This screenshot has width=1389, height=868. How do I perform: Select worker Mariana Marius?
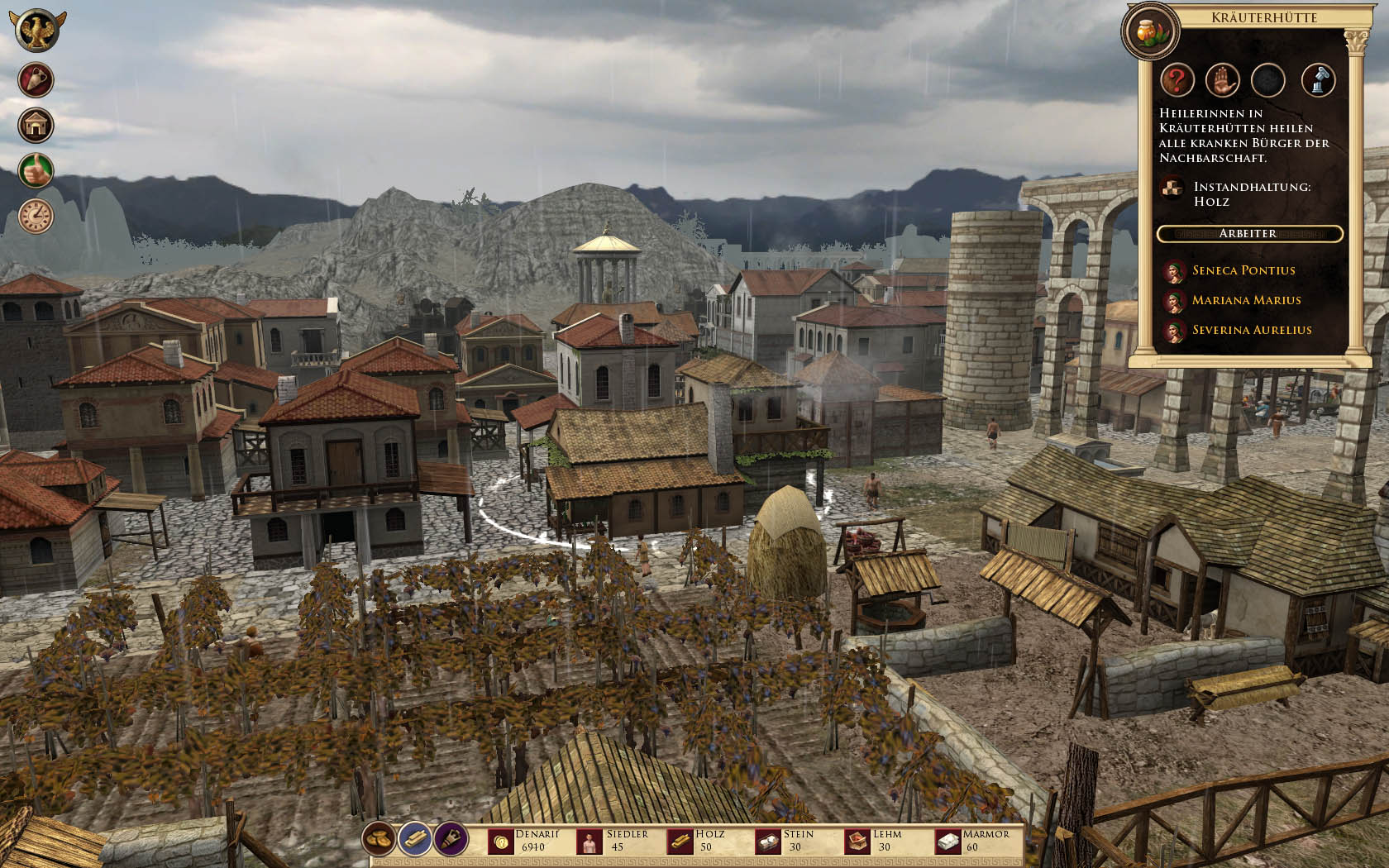1246,300
